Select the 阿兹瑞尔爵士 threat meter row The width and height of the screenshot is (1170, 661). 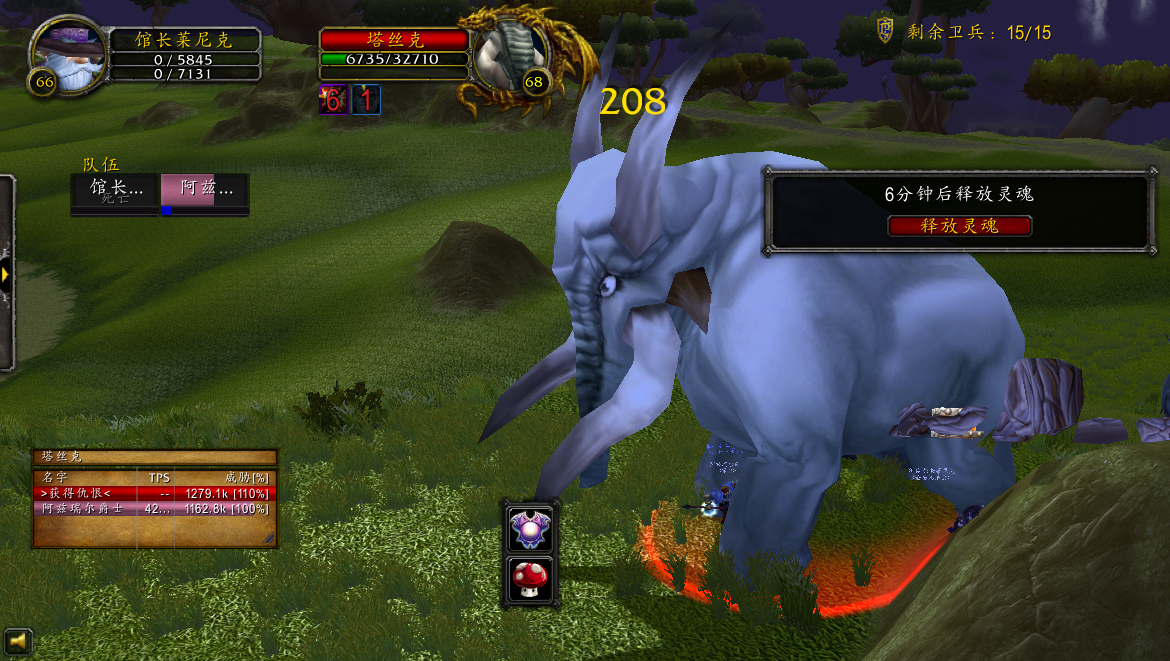coord(155,508)
